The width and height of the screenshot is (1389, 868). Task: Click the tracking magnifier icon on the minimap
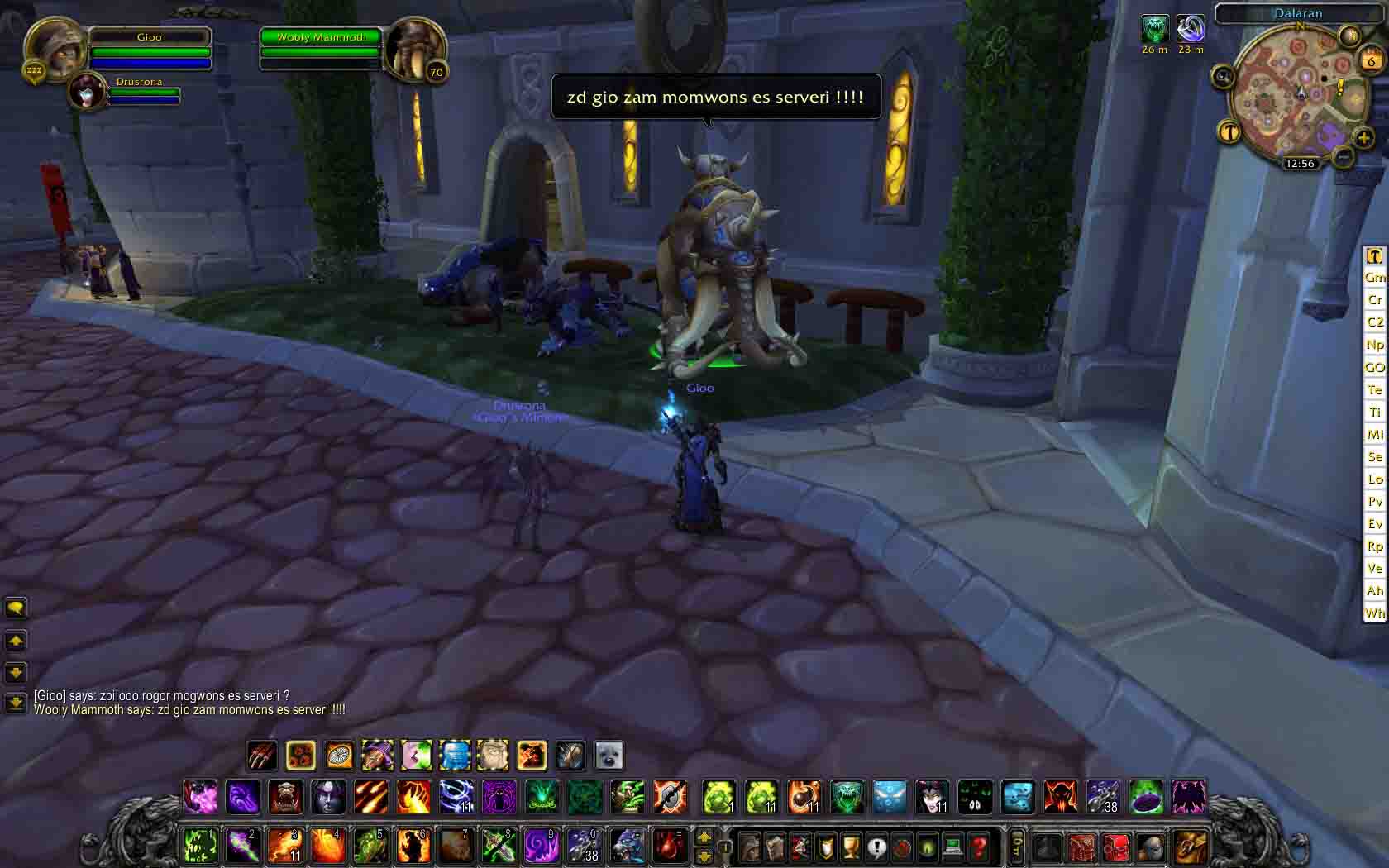coord(1222,78)
